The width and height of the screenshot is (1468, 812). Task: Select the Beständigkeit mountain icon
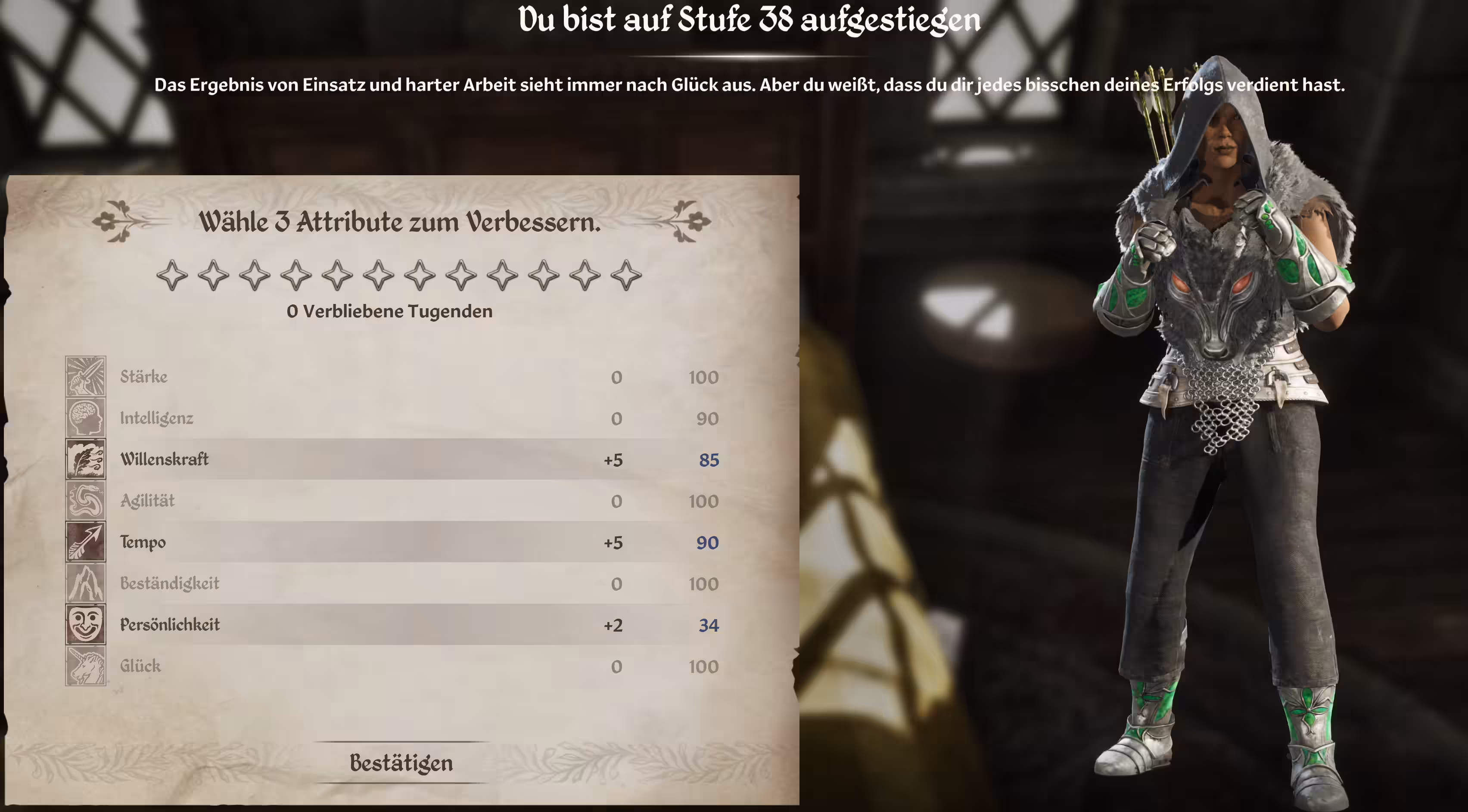(x=85, y=583)
